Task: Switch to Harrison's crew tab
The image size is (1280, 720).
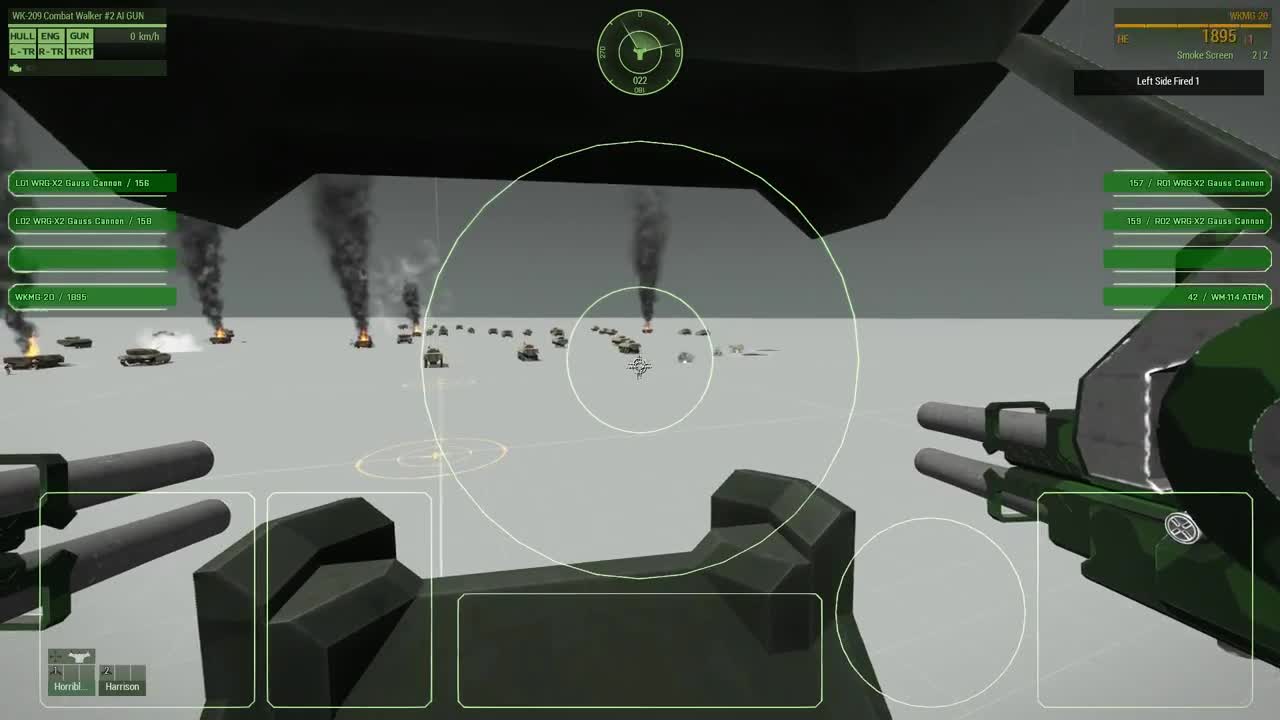Action: (123, 687)
